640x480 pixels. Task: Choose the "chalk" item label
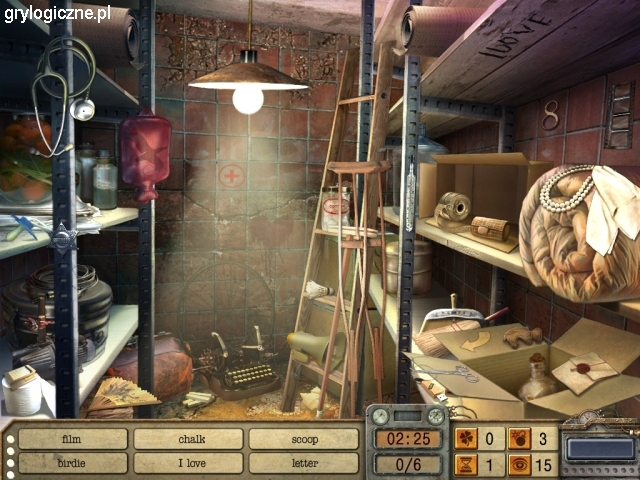click(x=189, y=439)
